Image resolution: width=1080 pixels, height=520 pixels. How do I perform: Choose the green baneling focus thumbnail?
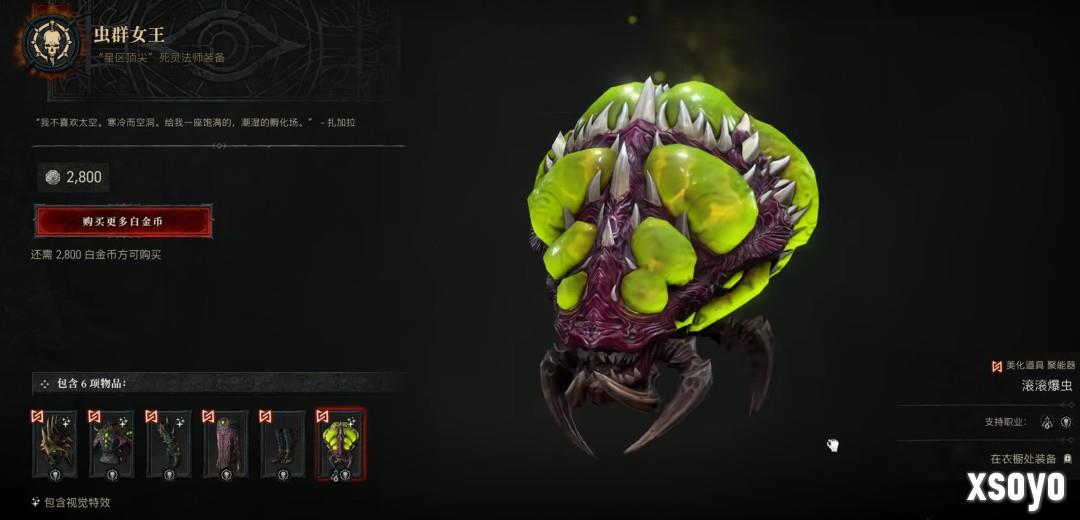(340, 445)
